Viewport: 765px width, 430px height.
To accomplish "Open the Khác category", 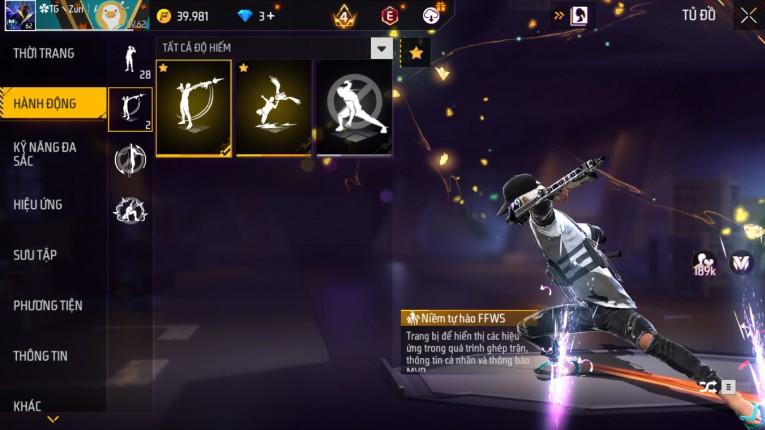I will click(28, 405).
